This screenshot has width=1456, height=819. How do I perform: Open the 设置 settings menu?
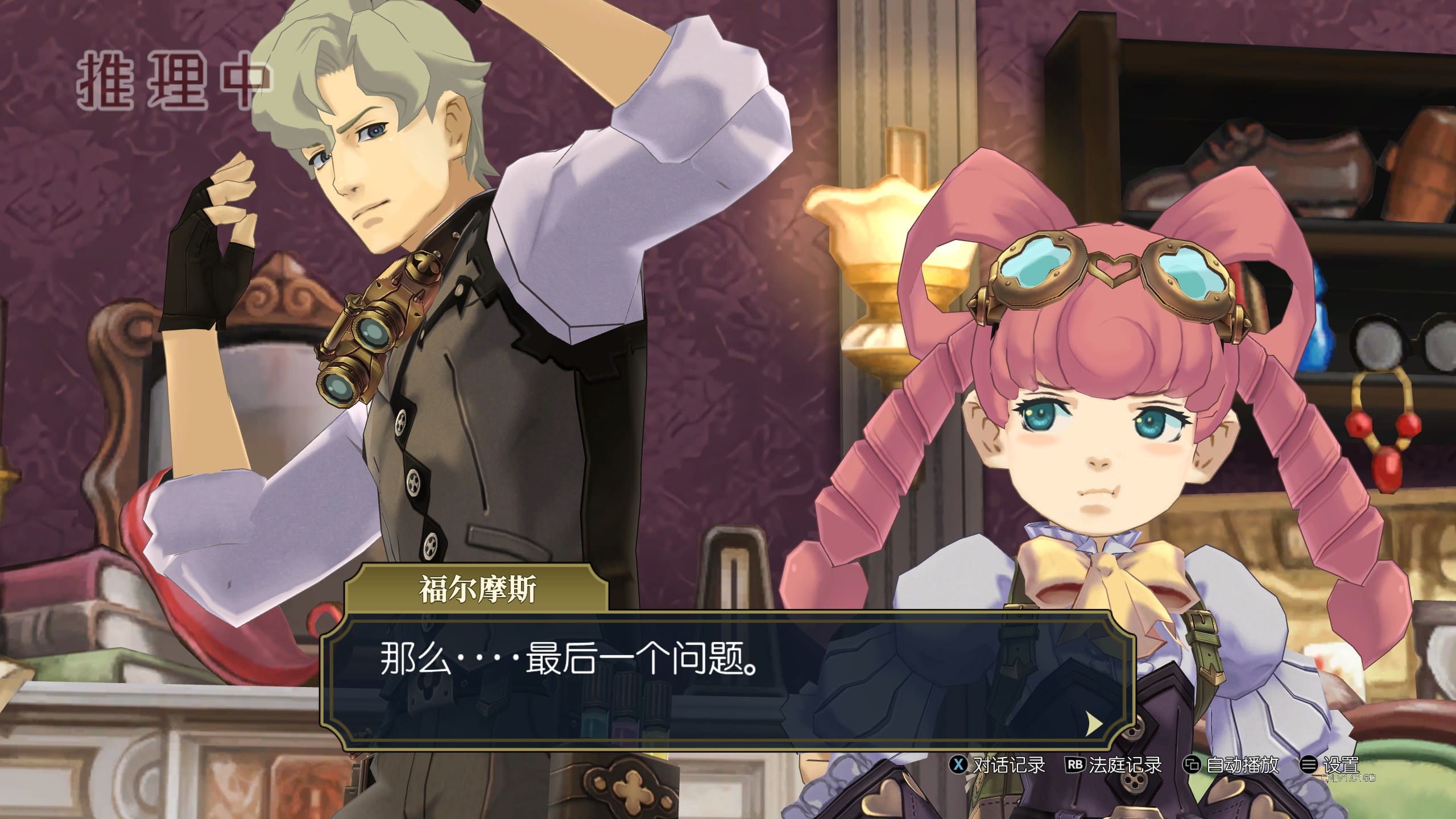tap(1331, 765)
